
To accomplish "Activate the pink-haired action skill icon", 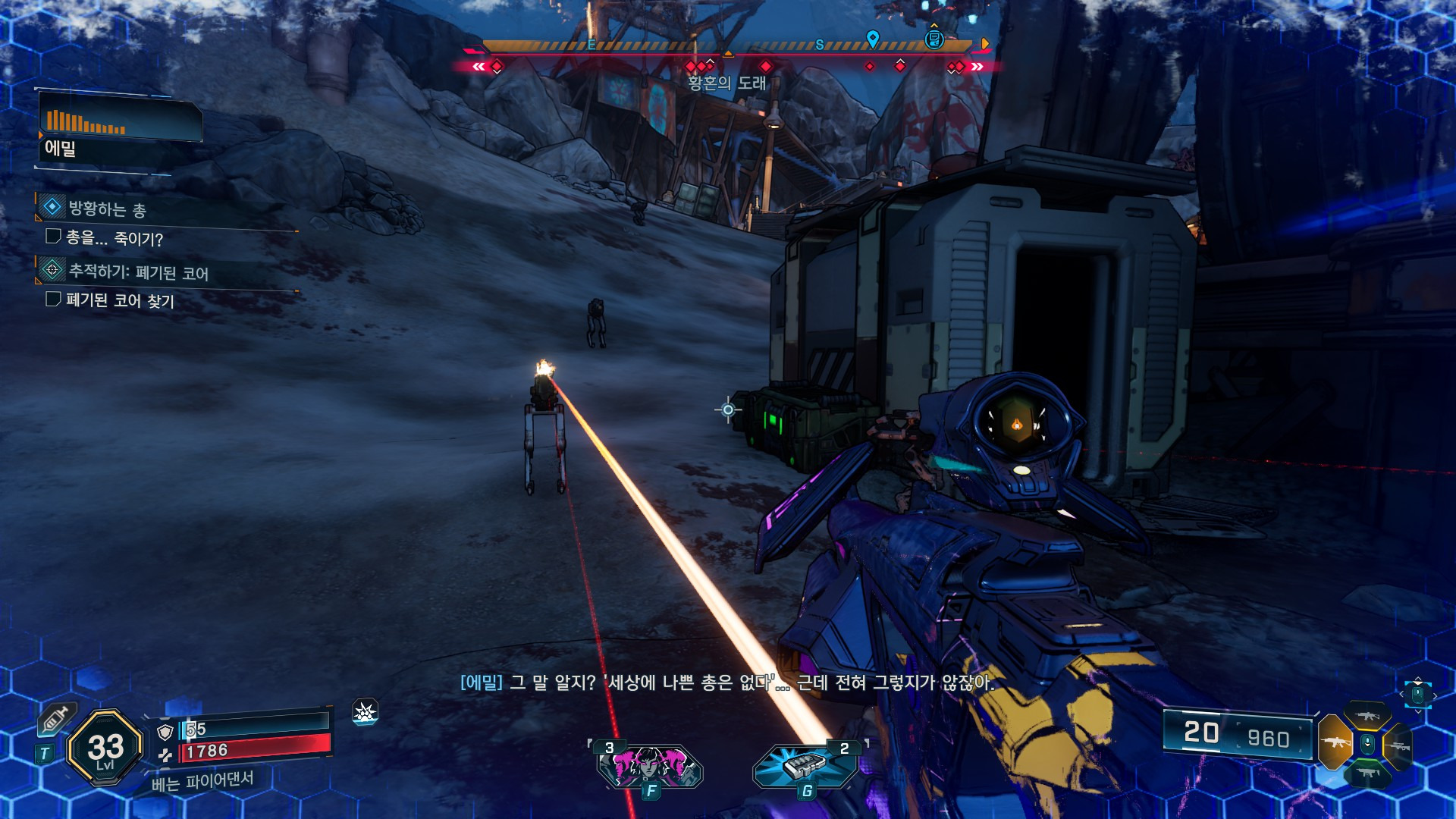I will 650,766.
